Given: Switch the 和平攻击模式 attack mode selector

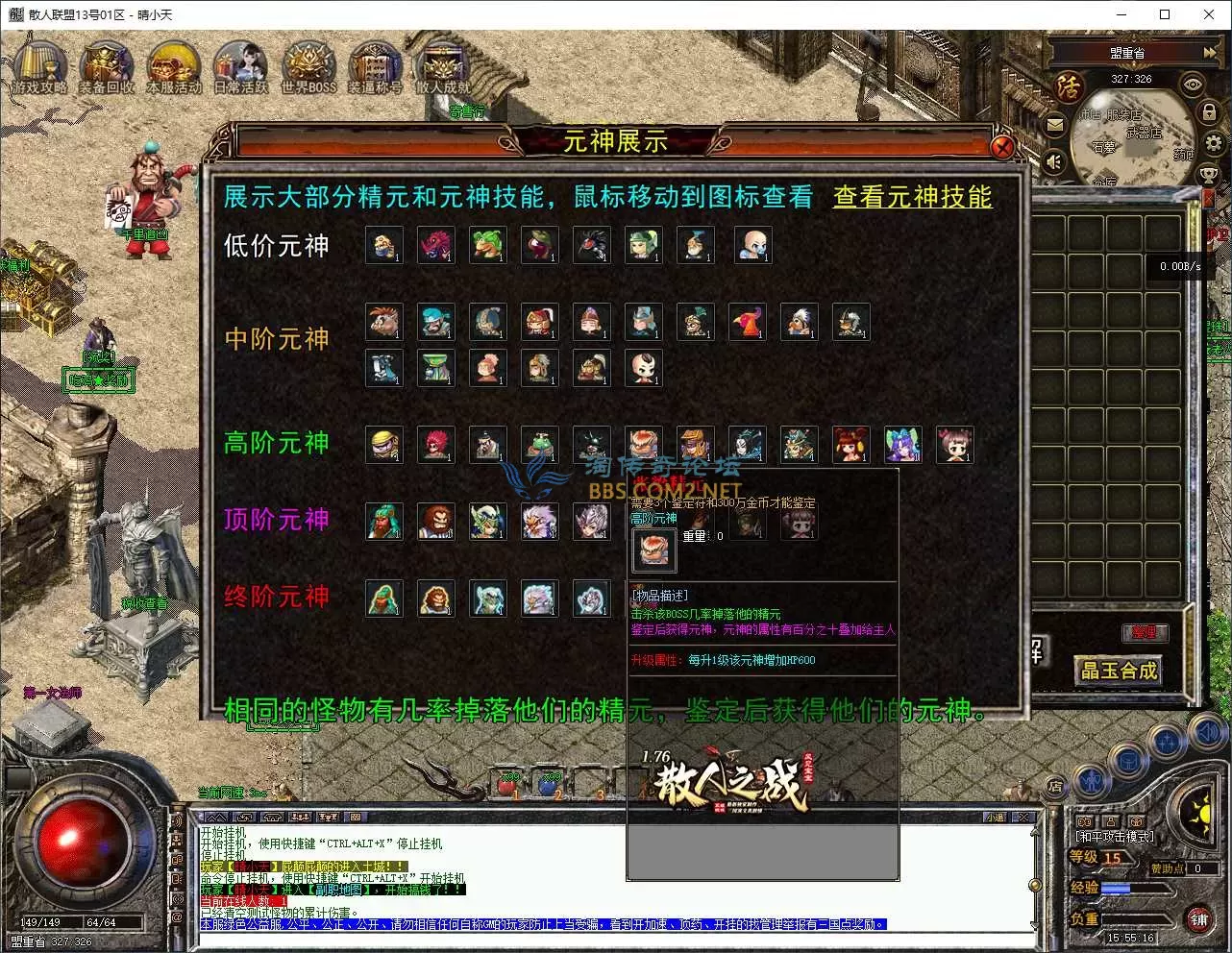Looking at the screenshot, I should pos(1115,837).
